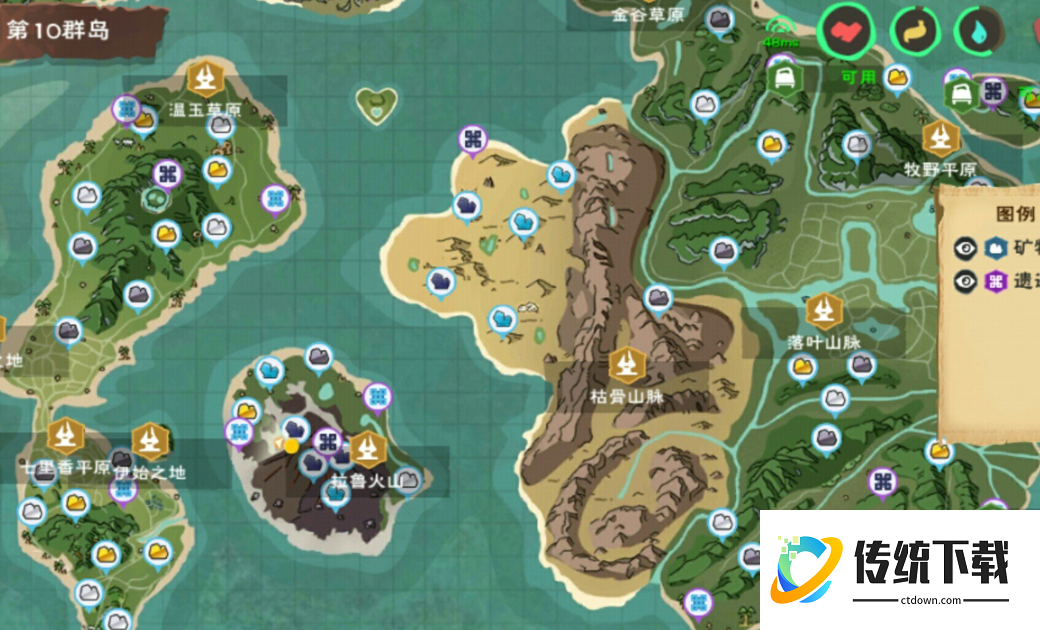Select the 伊始之地 teleport marker
Screen dimensions: 1040x630
pos(149,441)
